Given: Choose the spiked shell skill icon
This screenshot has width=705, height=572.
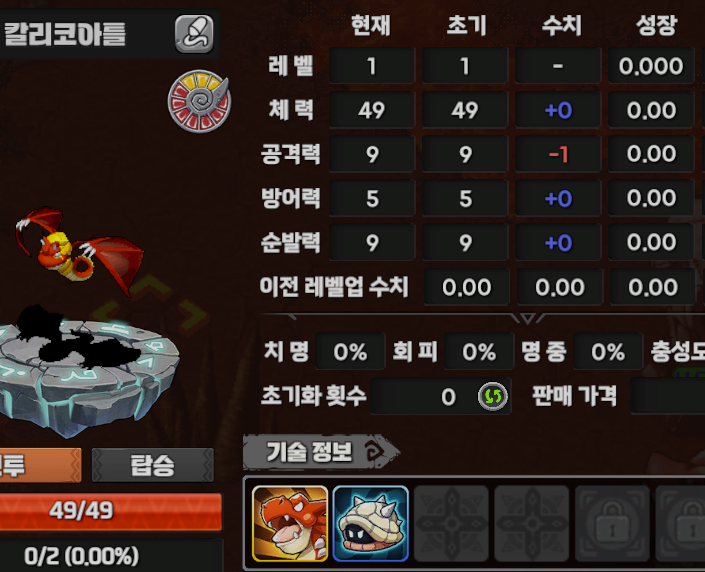Looking at the screenshot, I should pyautogui.click(x=370, y=522).
